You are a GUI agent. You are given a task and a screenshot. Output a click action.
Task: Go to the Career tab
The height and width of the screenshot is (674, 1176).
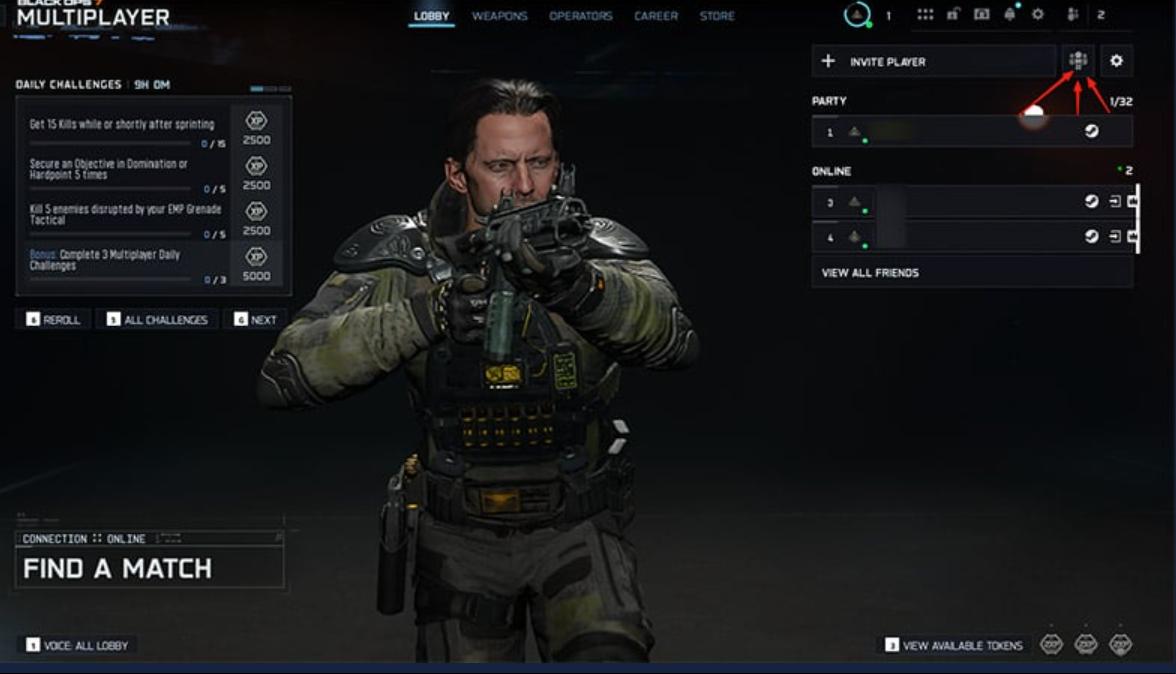tap(655, 16)
